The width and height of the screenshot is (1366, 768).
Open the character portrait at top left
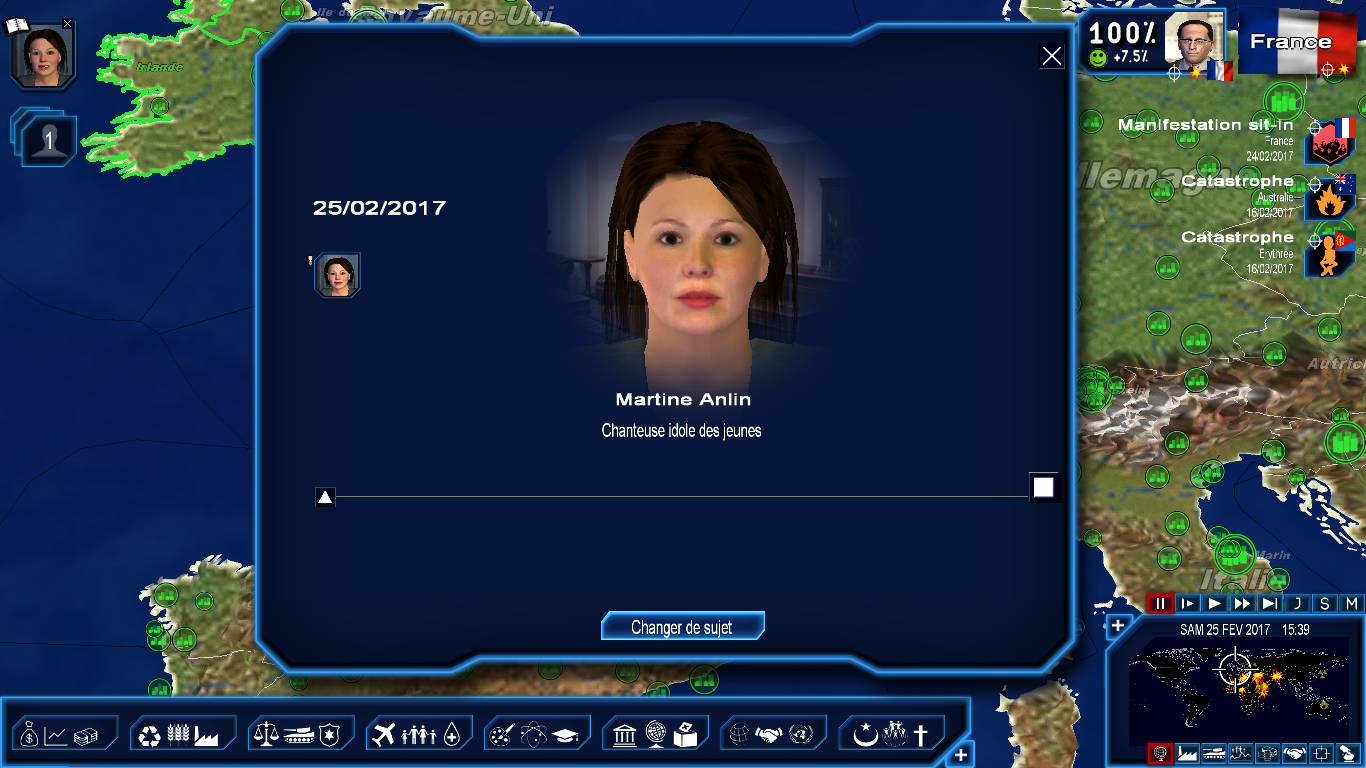tap(43, 54)
